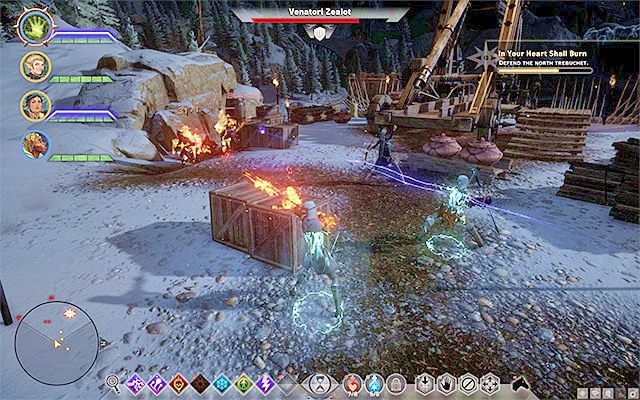This screenshot has height=400, width=640.
Task: Switch to the blonde elf companion portrait
Action: point(34,66)
